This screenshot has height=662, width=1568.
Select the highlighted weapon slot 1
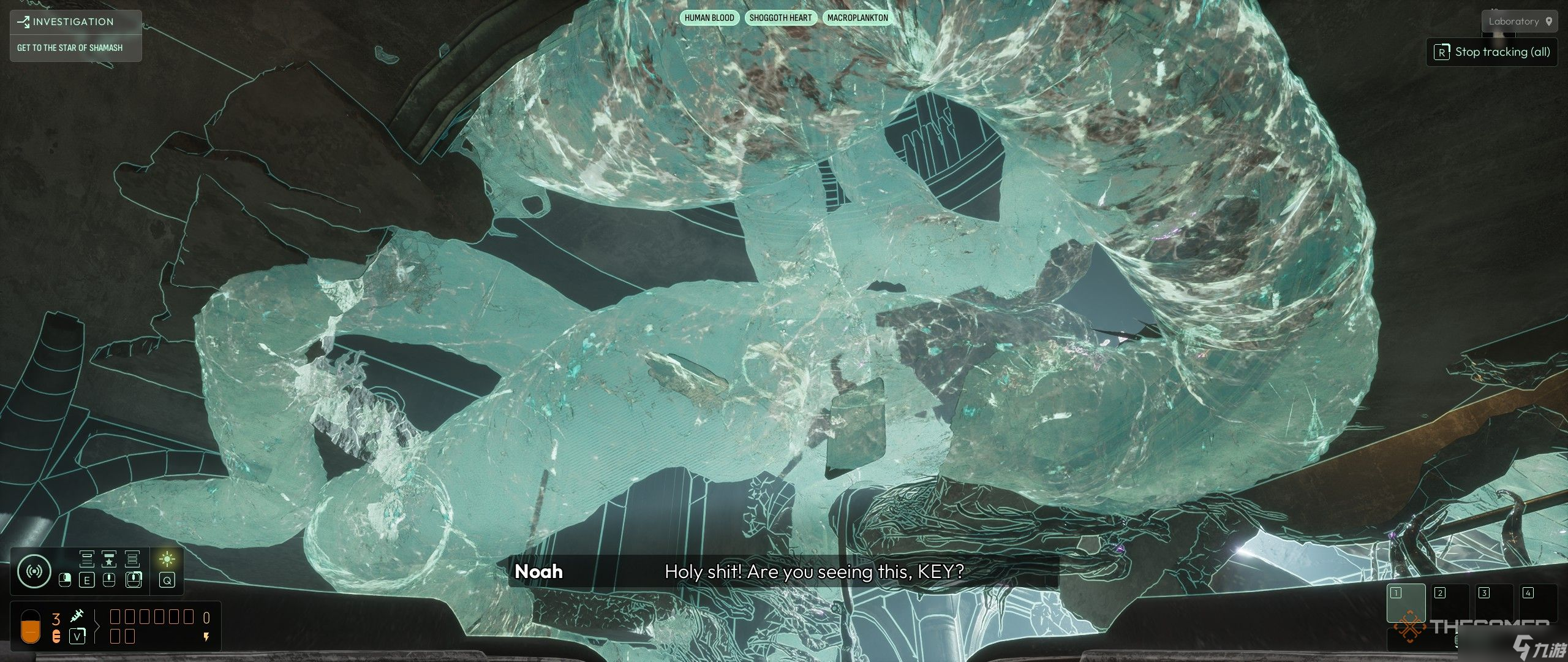pyautogui.click(x=1406, y=604)
